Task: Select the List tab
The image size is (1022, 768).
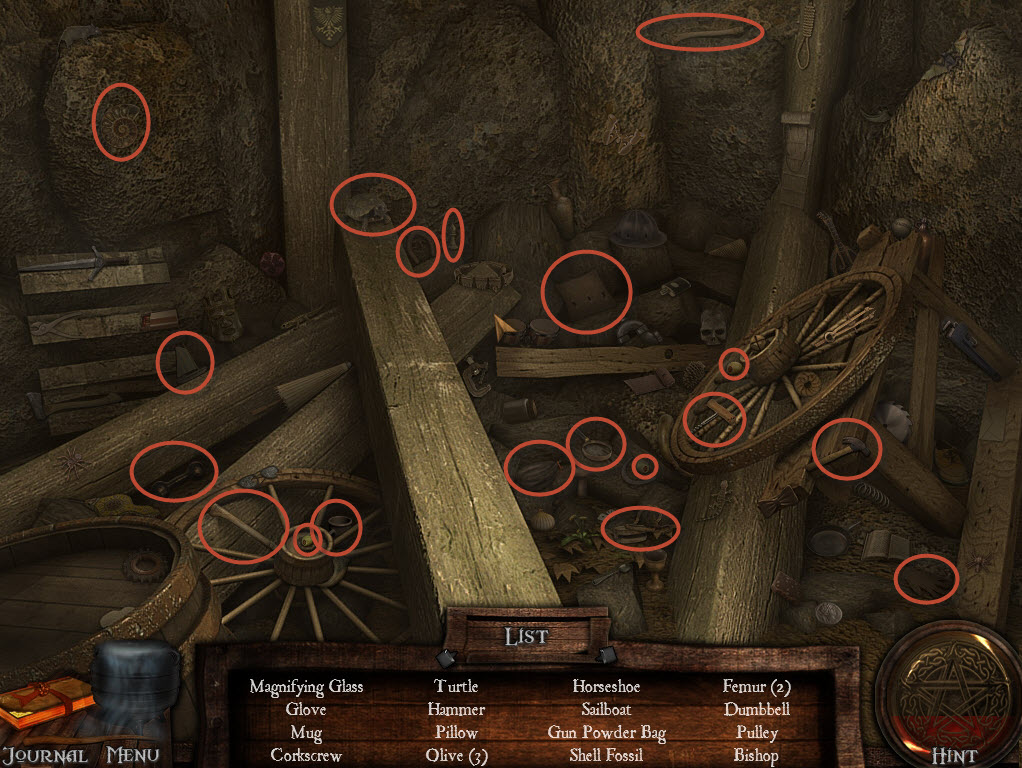Action: click(x=526, y=635)
